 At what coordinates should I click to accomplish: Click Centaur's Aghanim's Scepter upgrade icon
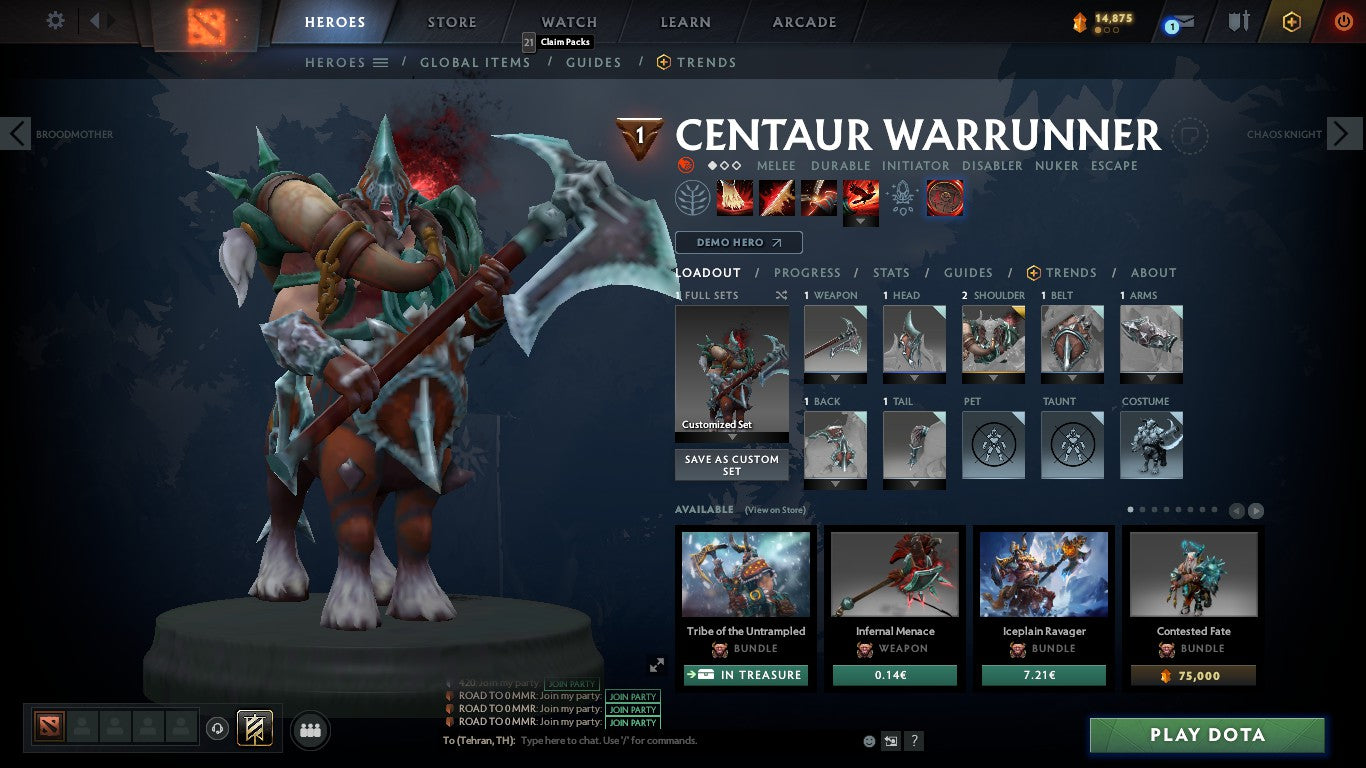pos(944,197)
